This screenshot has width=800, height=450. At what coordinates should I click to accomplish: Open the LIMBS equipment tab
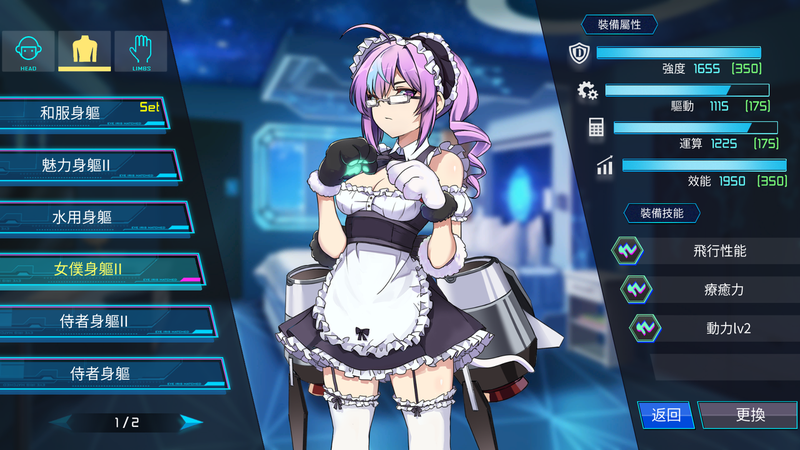(140, 51)
